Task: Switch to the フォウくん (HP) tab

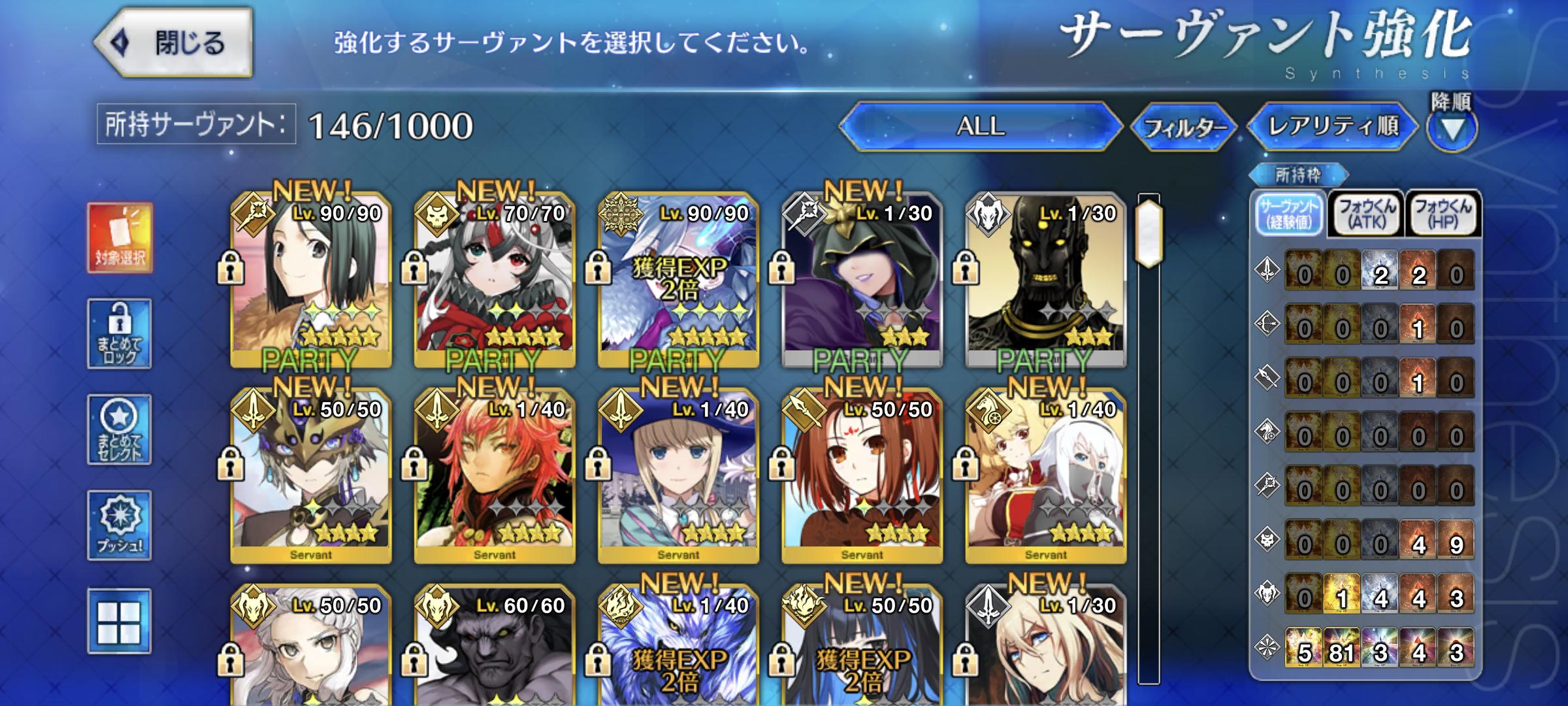Action: pyautogui.click(x=1443, y=214)
